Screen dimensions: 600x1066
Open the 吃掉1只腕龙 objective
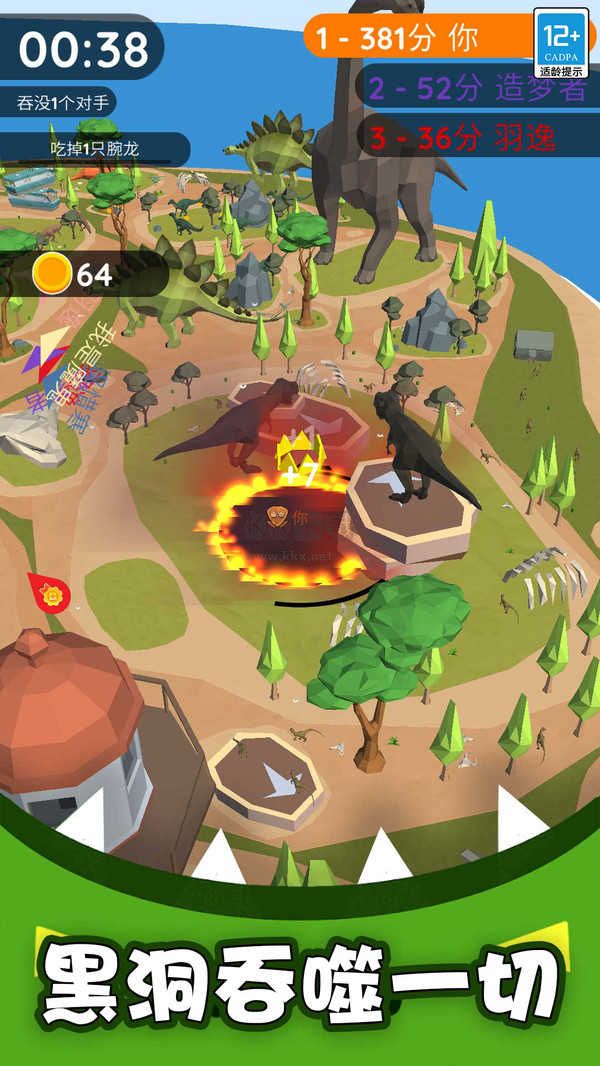click(97, 149)
